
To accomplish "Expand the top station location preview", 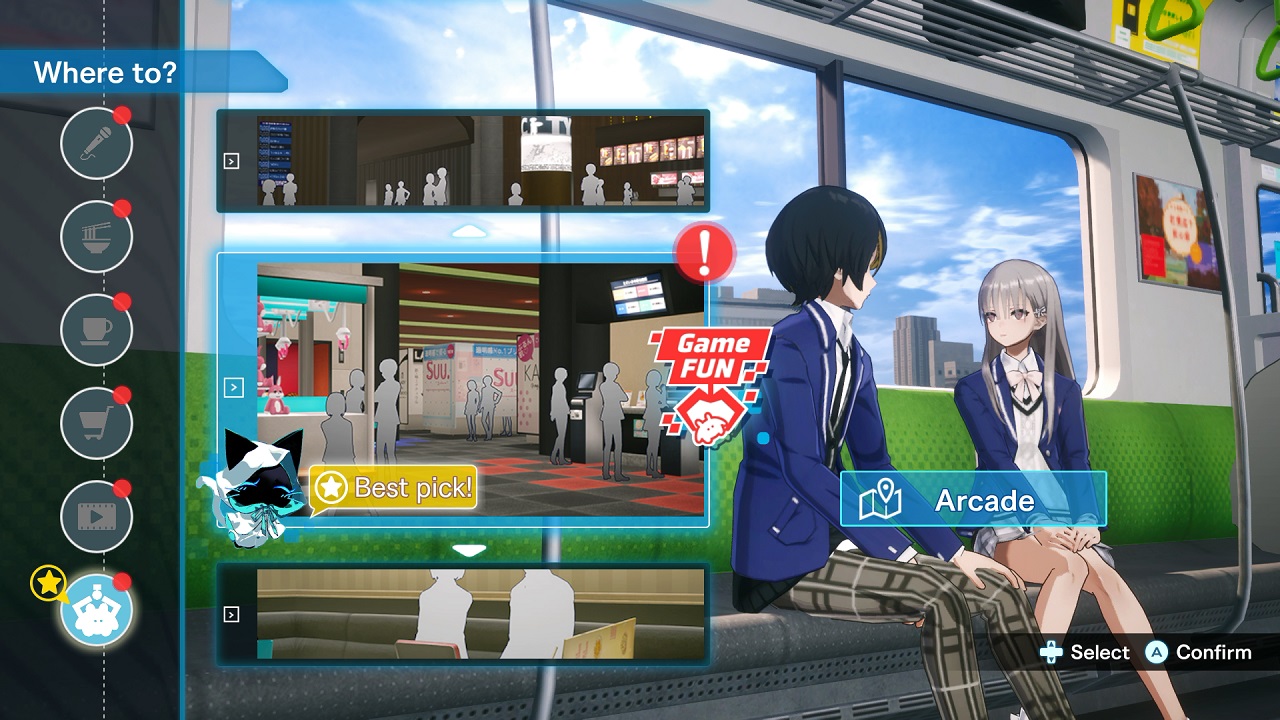I will (x=232, y=162).
